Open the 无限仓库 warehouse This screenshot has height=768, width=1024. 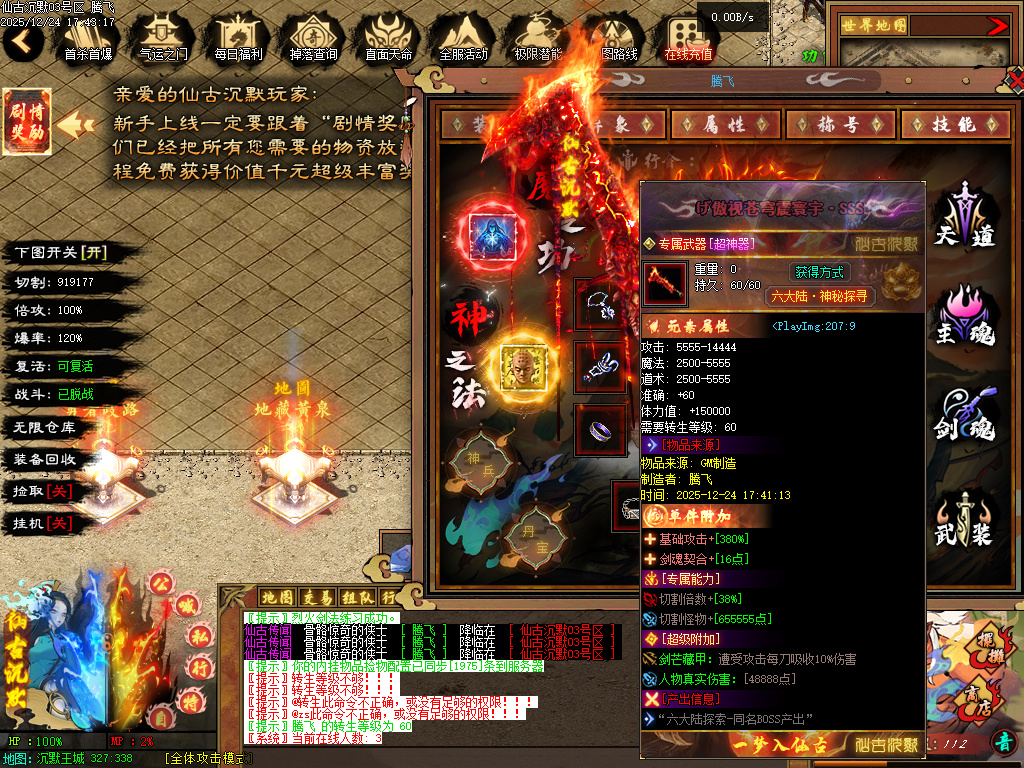(45, 427)
